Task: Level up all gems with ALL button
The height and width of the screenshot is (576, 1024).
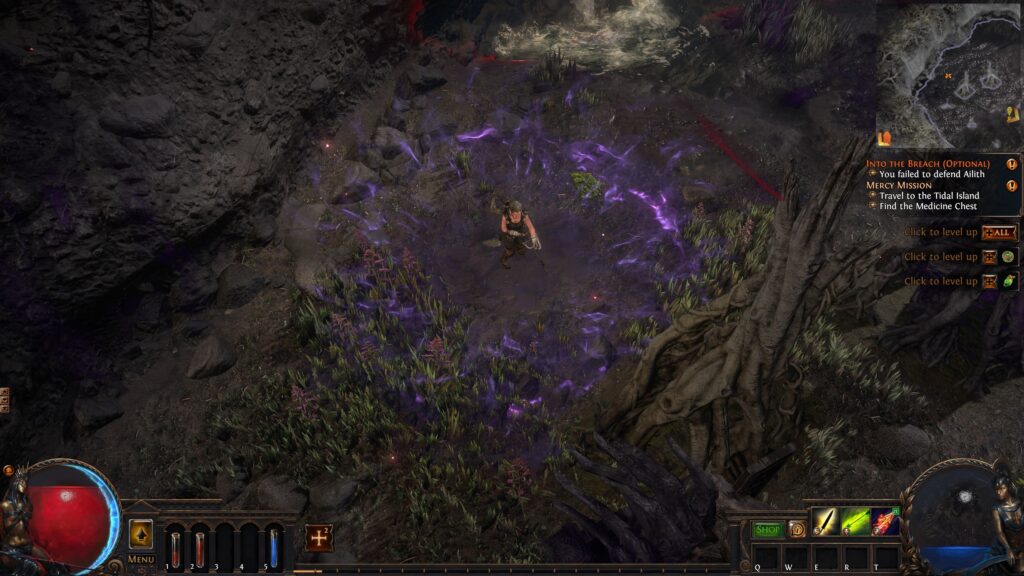Action: coord(999,232)
